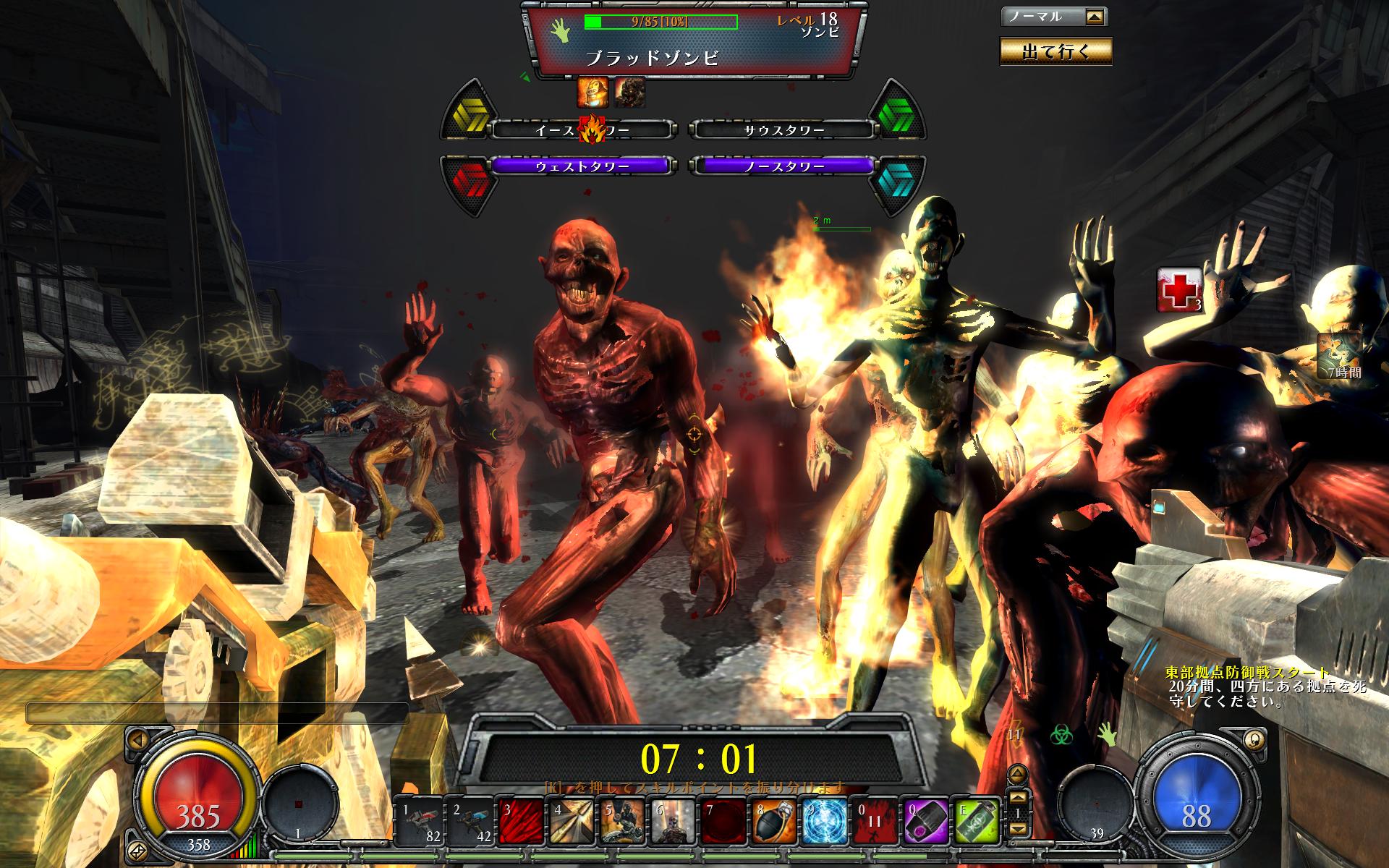This screenshot has width=1389, height=868.
Task: Use the red cross medkit icon
Action: [1178, 290]
